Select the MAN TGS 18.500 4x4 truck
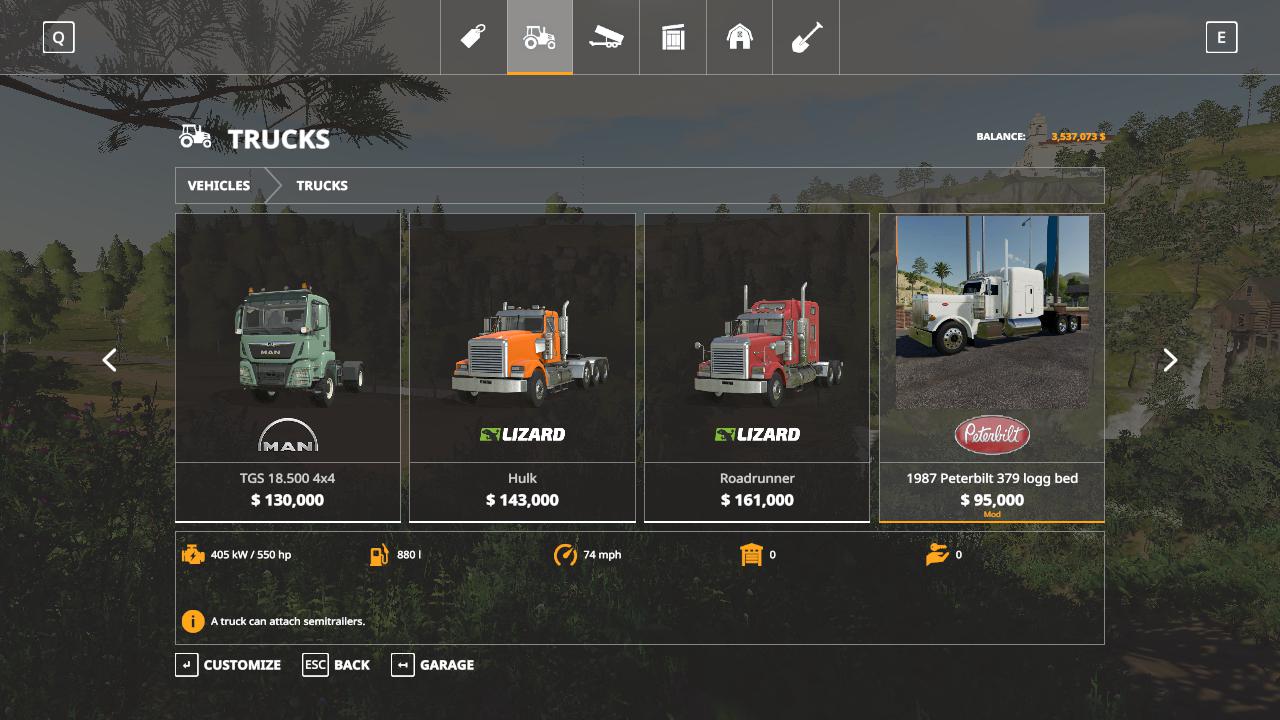The image size is (1280, 720). click(x=288, y=367)
